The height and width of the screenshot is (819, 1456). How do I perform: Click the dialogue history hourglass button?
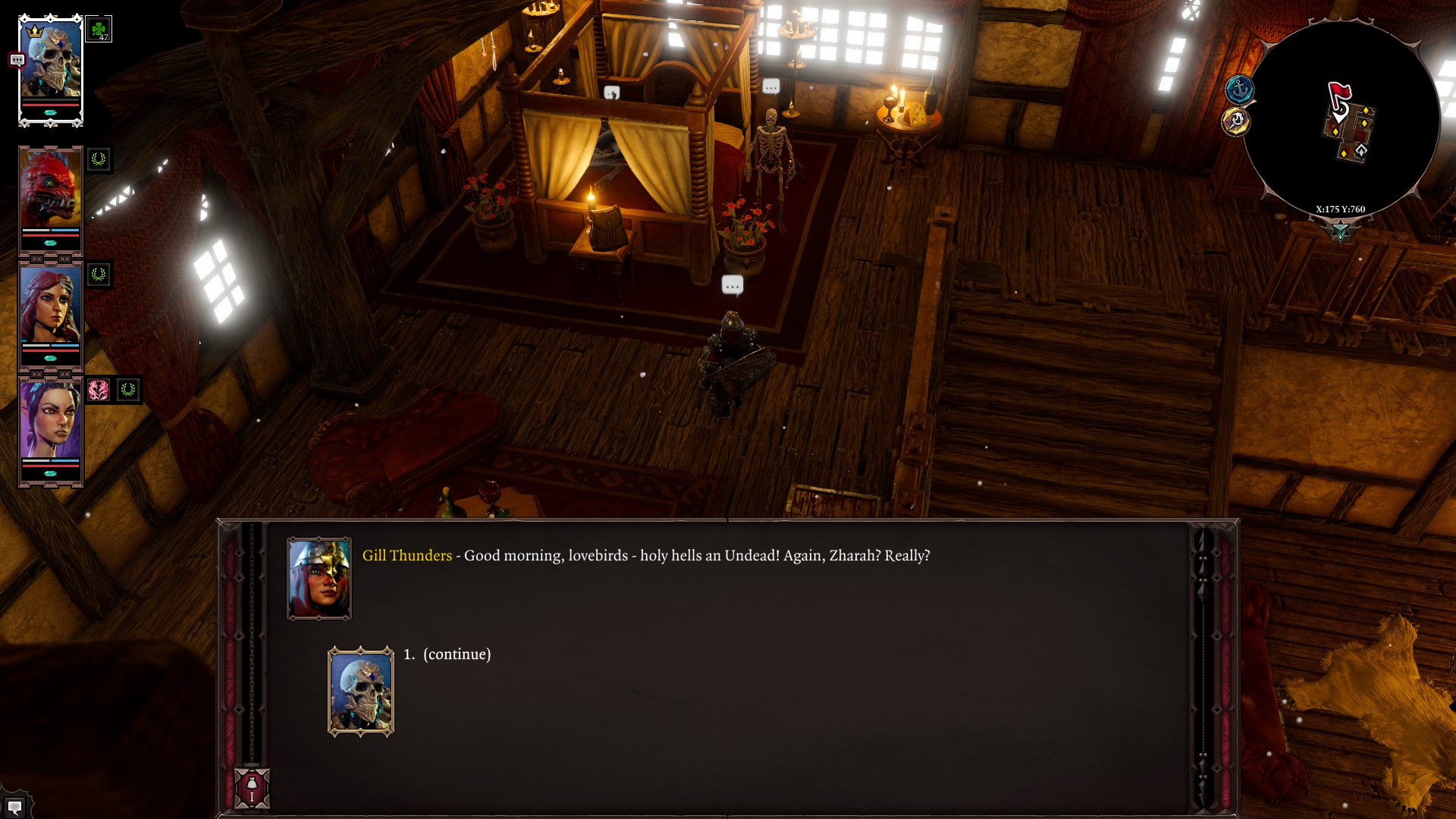(x=252, y=788)
